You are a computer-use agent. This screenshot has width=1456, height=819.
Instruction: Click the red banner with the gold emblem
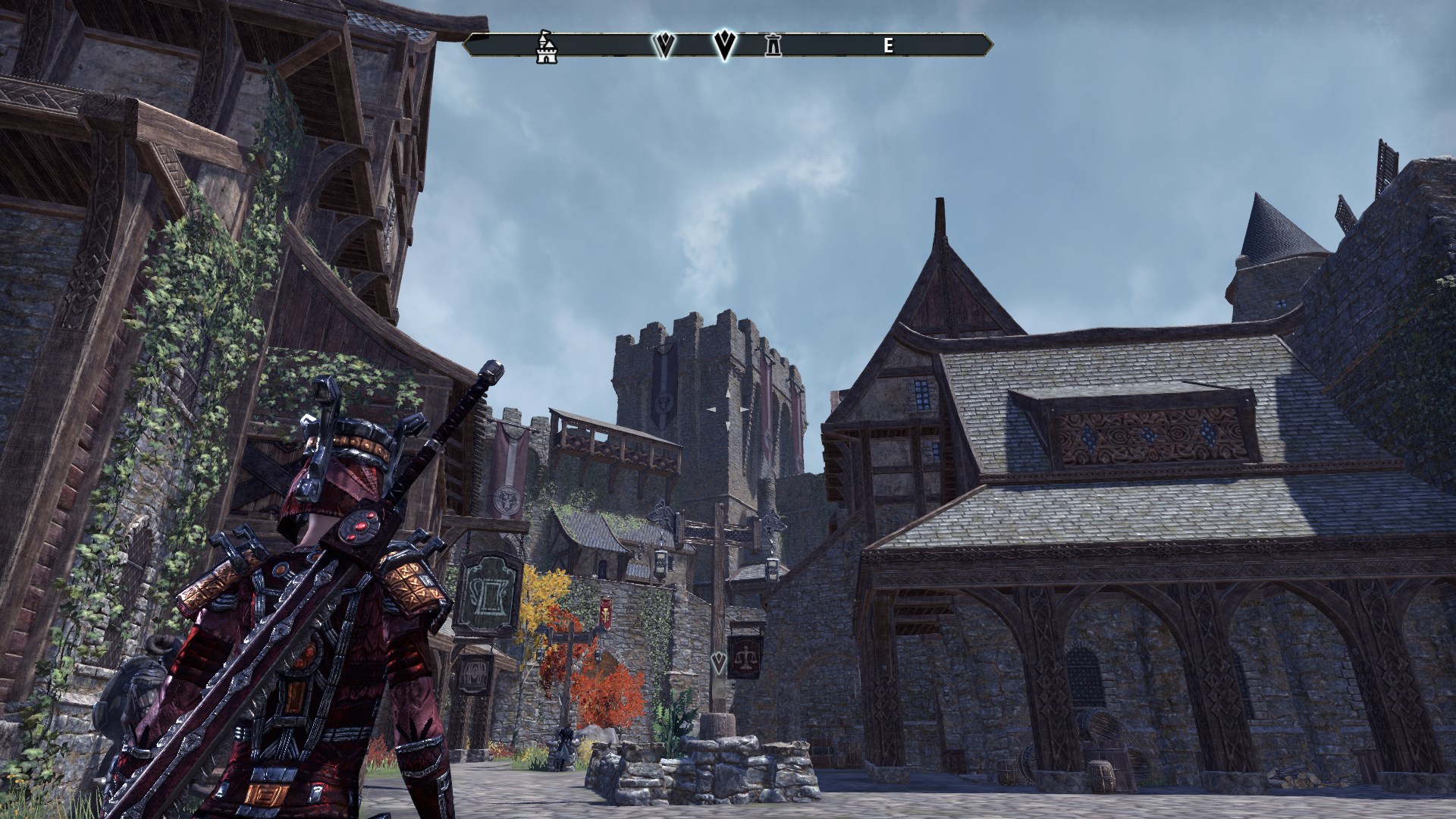[606, 611]
